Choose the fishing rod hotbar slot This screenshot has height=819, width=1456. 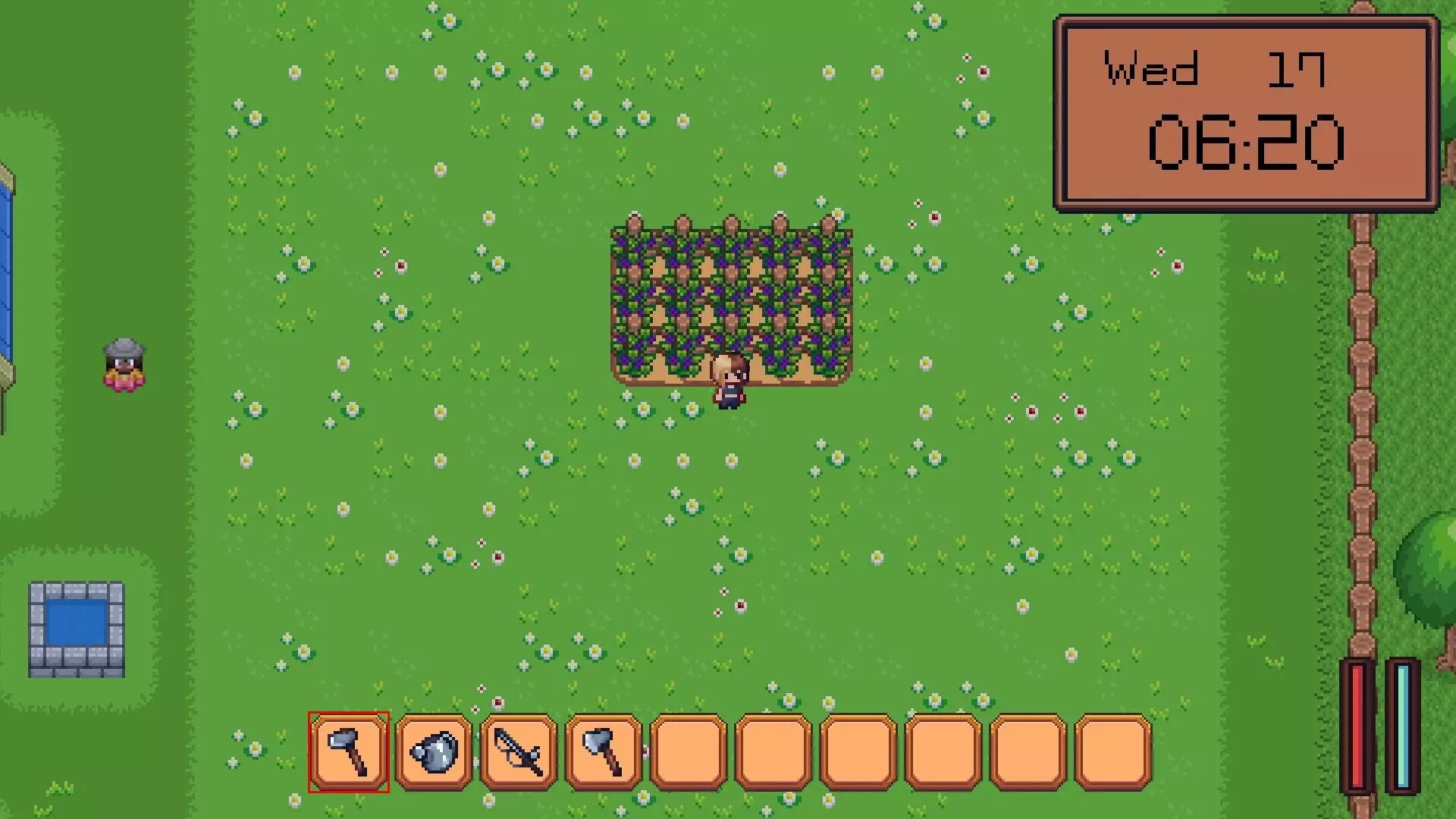[x=519, y=752]
